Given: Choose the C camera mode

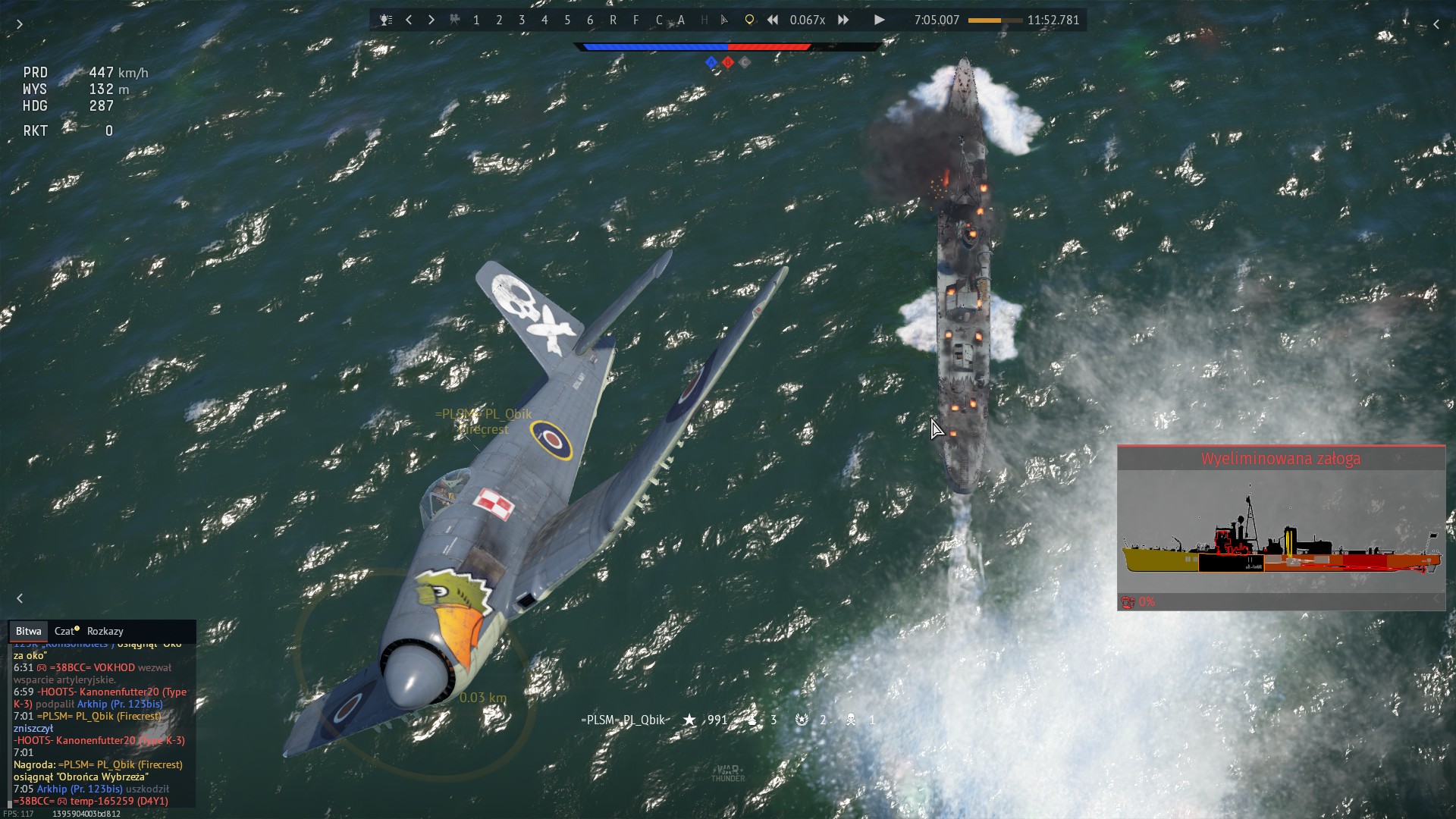Looking at the screenshot, I should (658, 20).
